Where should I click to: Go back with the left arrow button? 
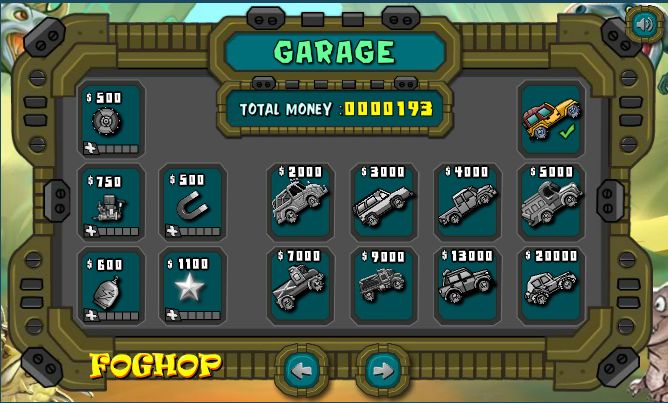[x=301, y=369]
